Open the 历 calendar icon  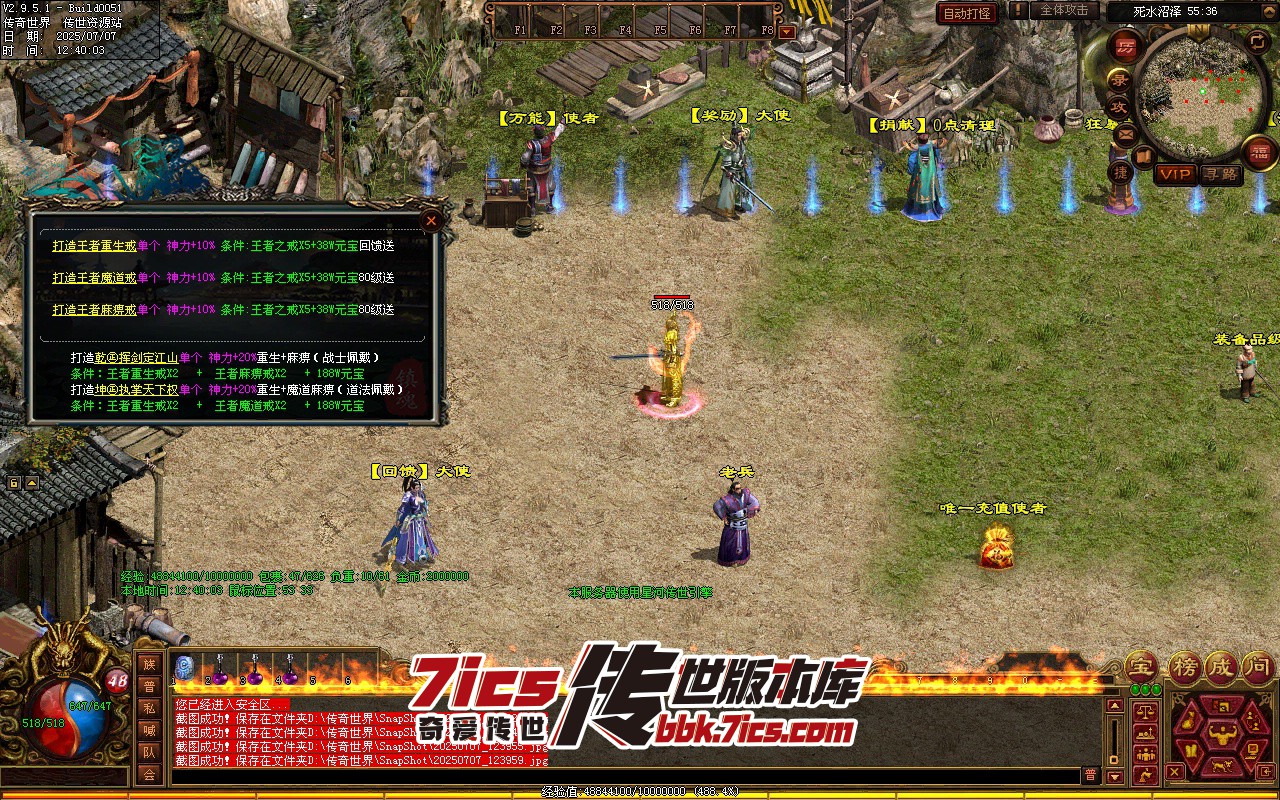[1127, 47]
